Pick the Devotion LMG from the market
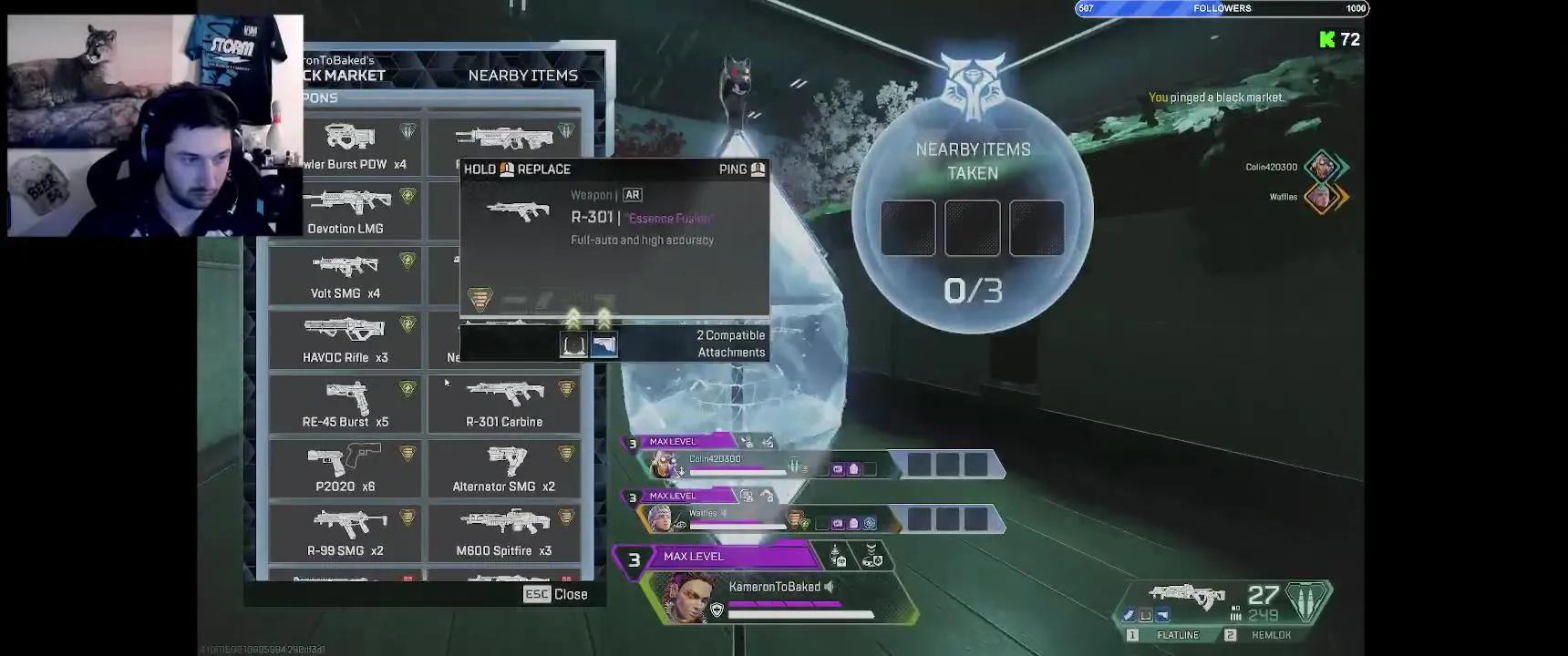The height and width of the screenshot is (656, 1568). click(x=346, y=211)
